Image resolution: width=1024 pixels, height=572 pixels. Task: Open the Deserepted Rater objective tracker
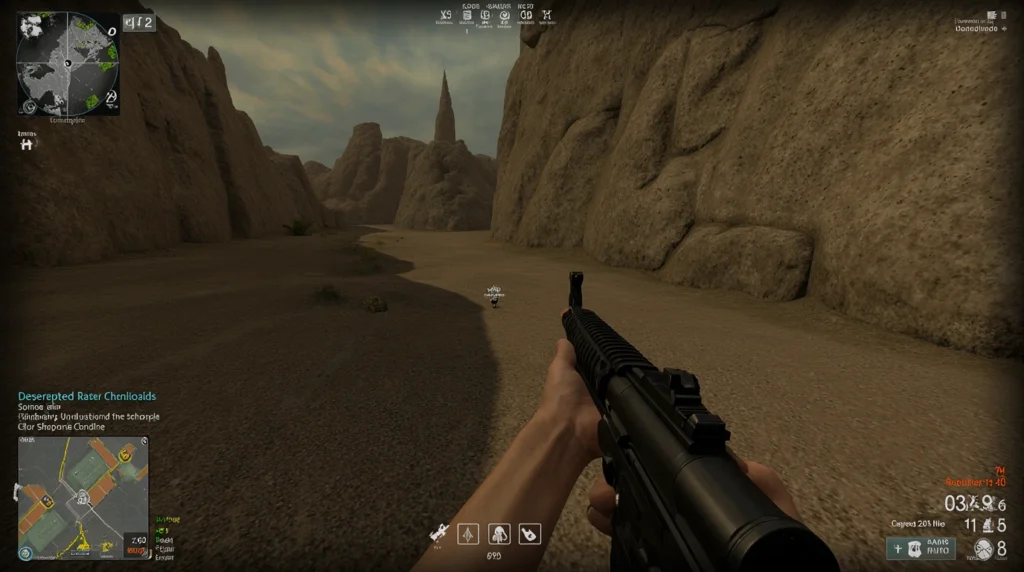point(87,397)
